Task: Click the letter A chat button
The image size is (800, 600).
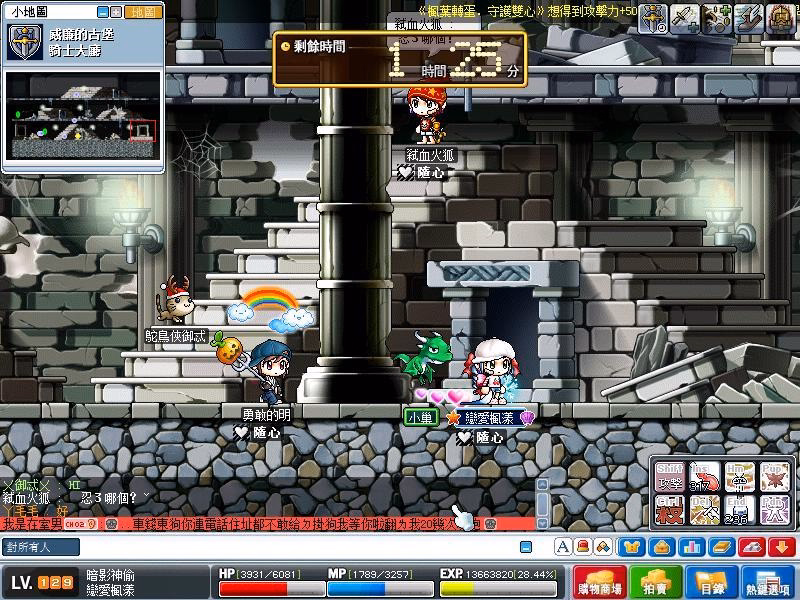Action: [x=562, y=547]
